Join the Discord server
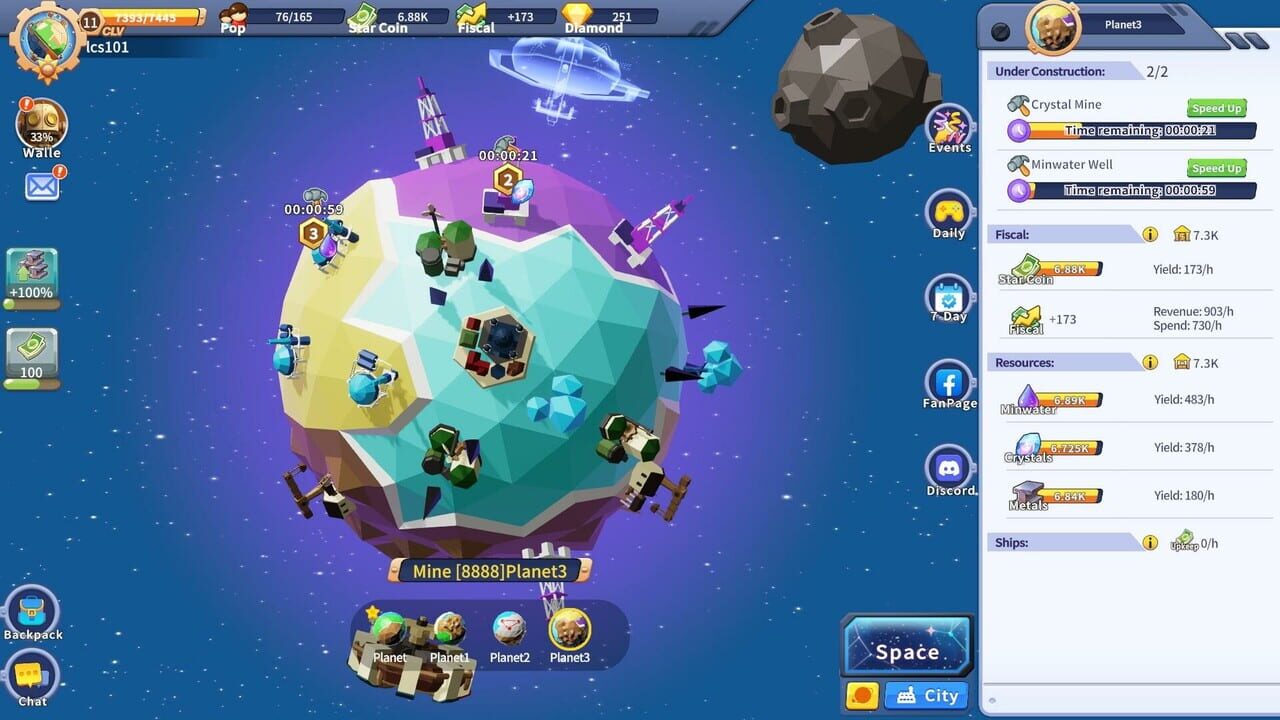 948,468
